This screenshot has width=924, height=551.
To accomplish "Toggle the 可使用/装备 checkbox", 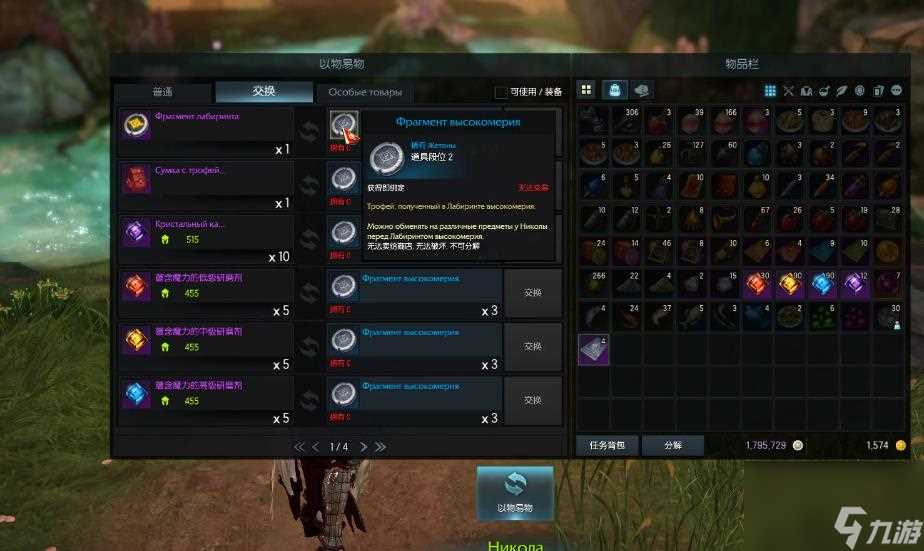I will [x=501, y=92].
